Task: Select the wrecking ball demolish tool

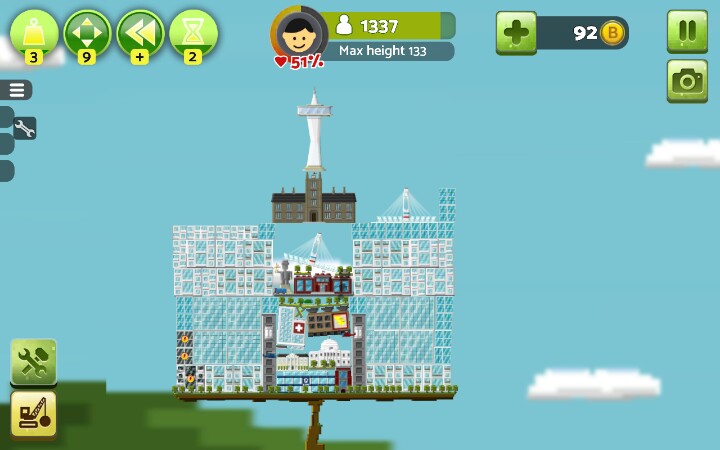Action: coord(33,413)
